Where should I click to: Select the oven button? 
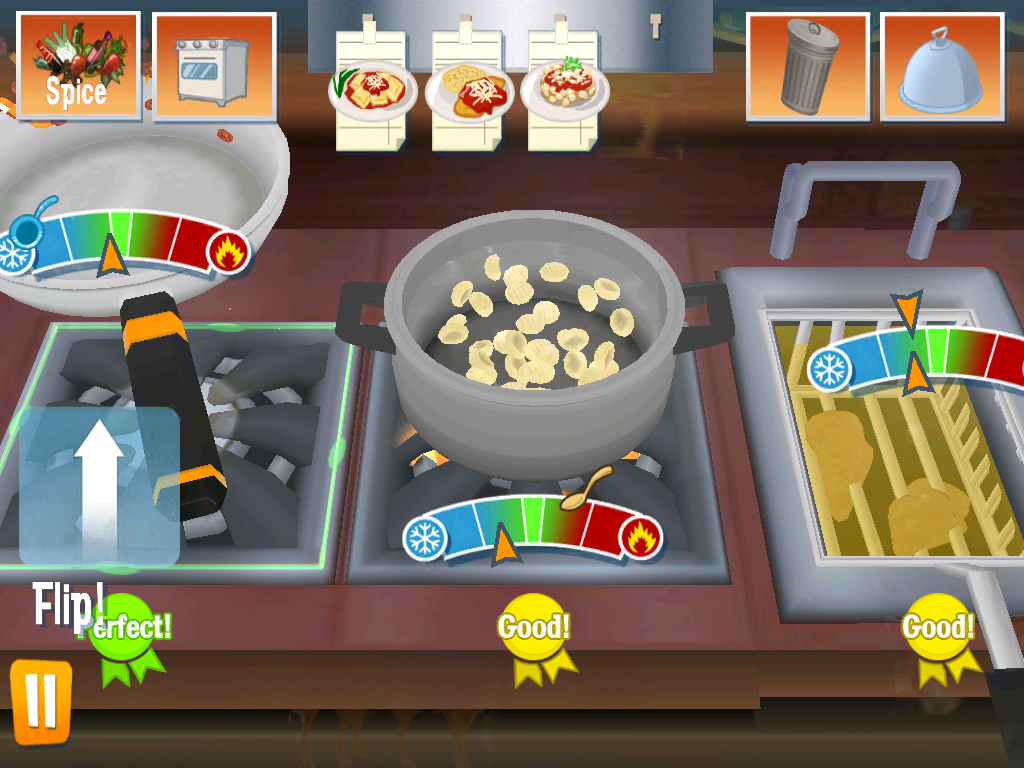point(214,66)
